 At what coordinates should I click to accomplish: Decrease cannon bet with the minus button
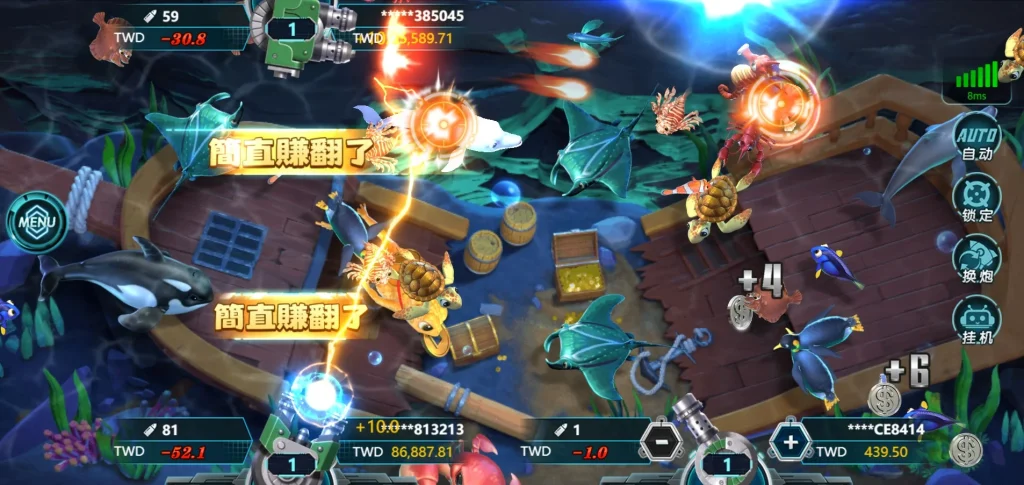pyautogui.click(x=657, y=441)
